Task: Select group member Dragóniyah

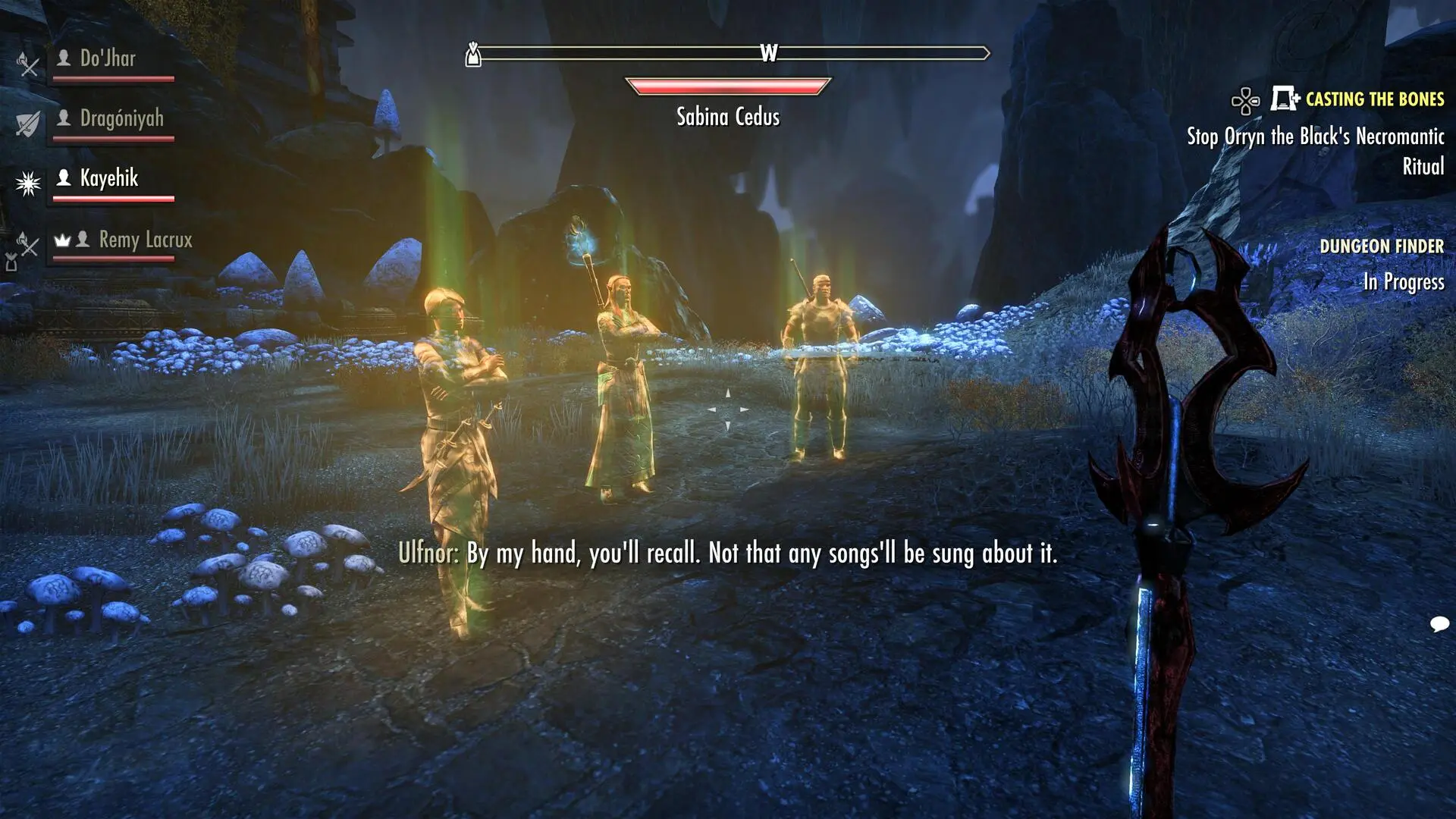Action: tap(121, 119)
